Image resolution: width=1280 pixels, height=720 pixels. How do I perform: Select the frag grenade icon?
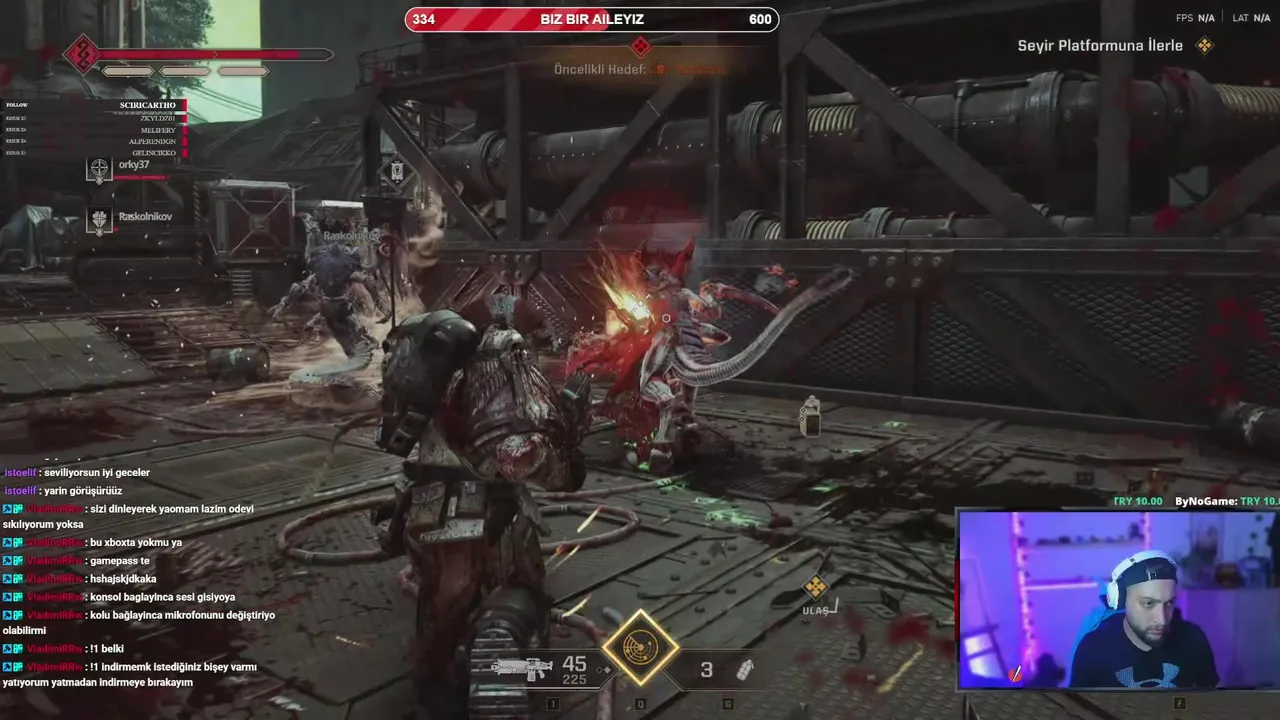(x=745, y=670)
